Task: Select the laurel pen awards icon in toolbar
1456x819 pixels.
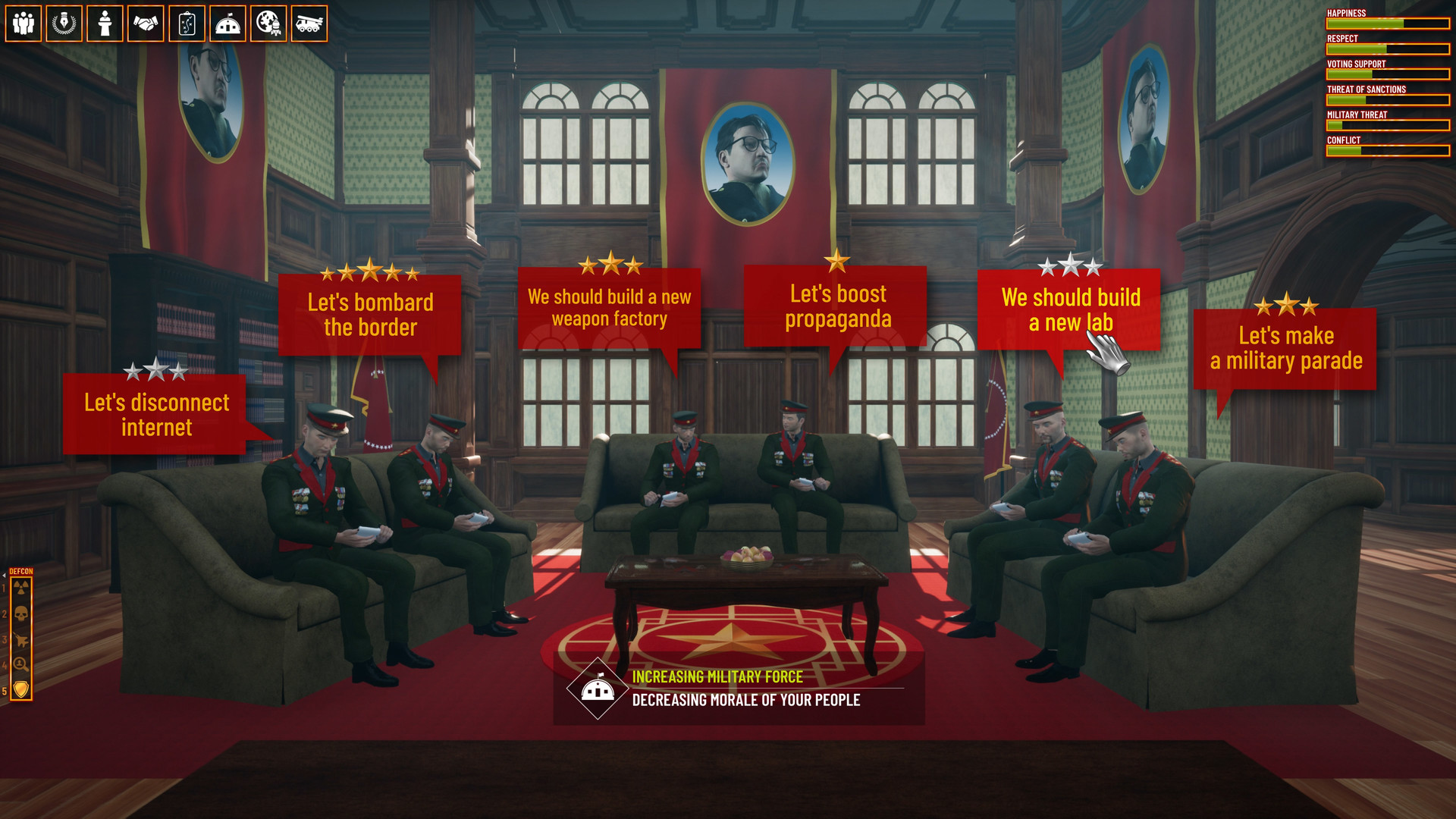Action: click(64, 24)
